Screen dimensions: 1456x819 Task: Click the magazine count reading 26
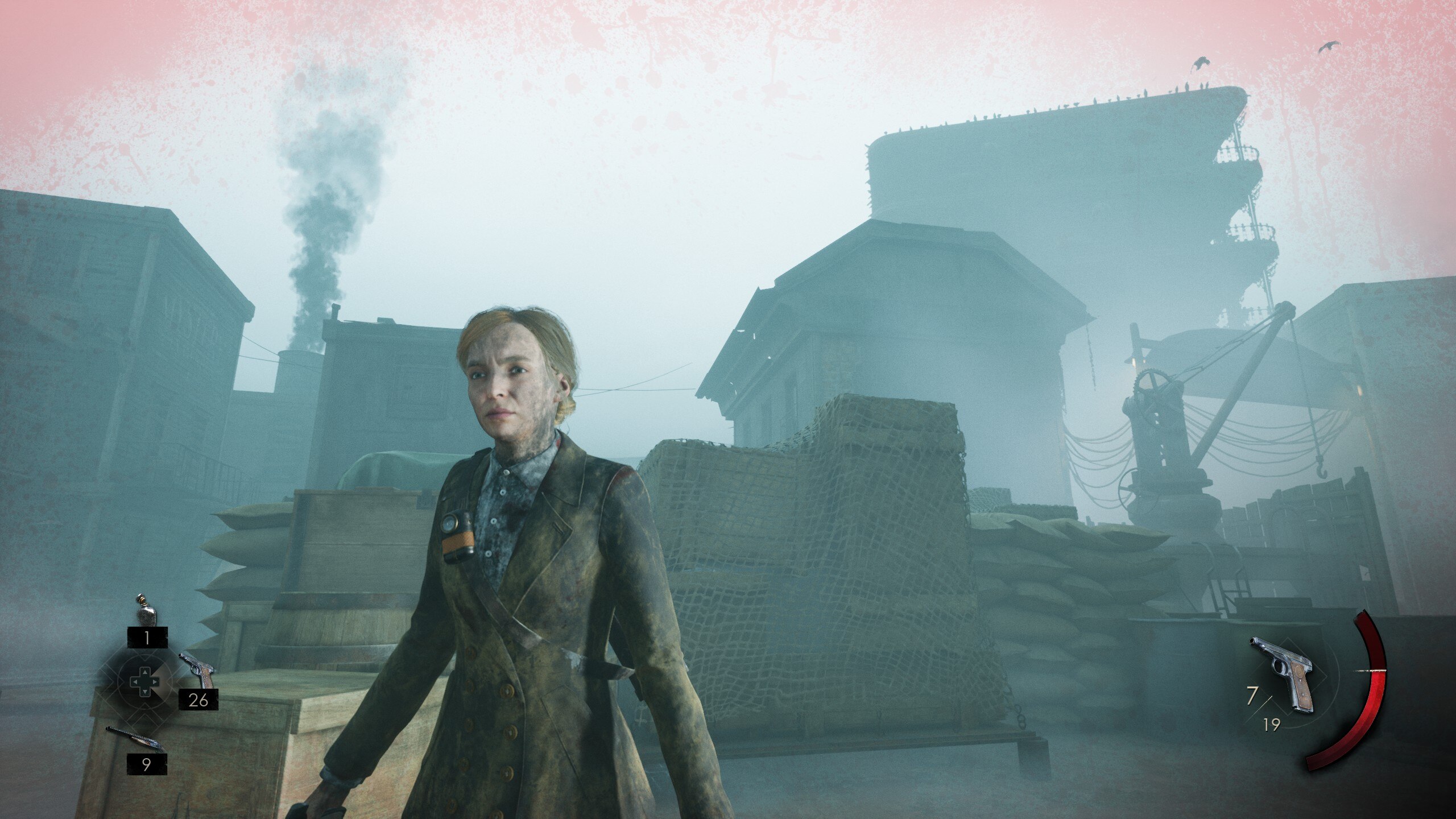198,700
